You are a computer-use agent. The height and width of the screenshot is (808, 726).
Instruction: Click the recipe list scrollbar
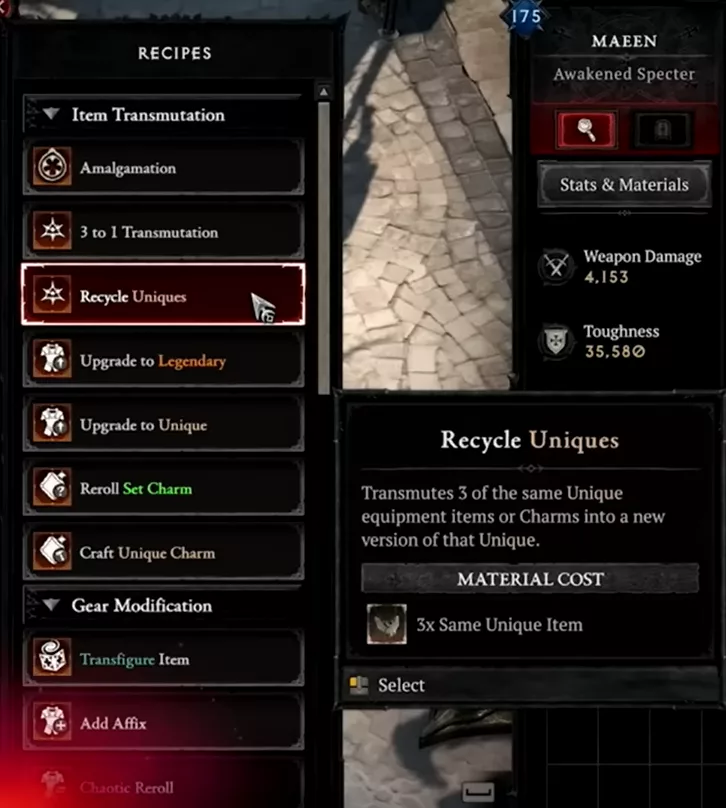323,240
